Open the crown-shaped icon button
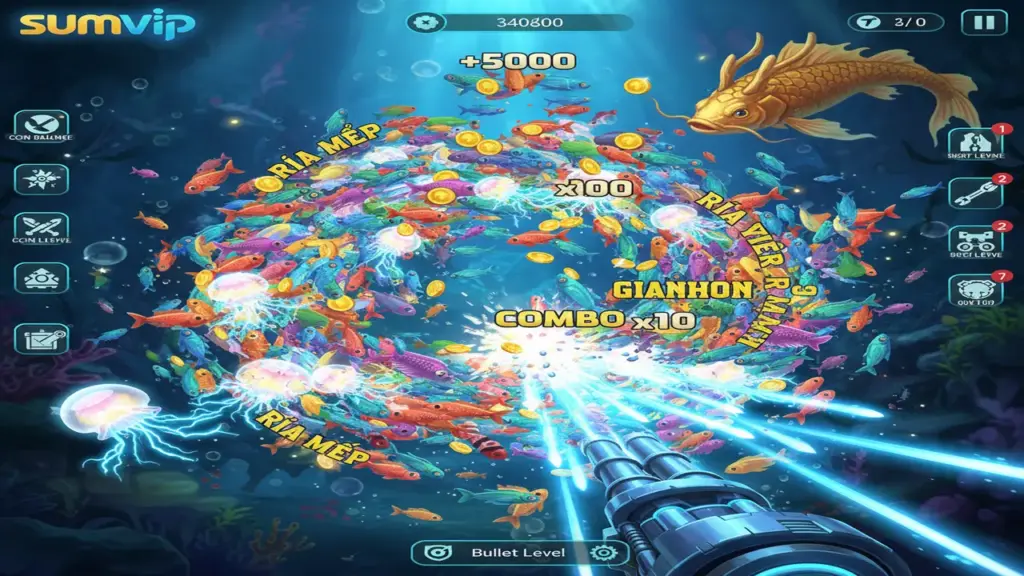1024x576 pixels. (41, 278)
